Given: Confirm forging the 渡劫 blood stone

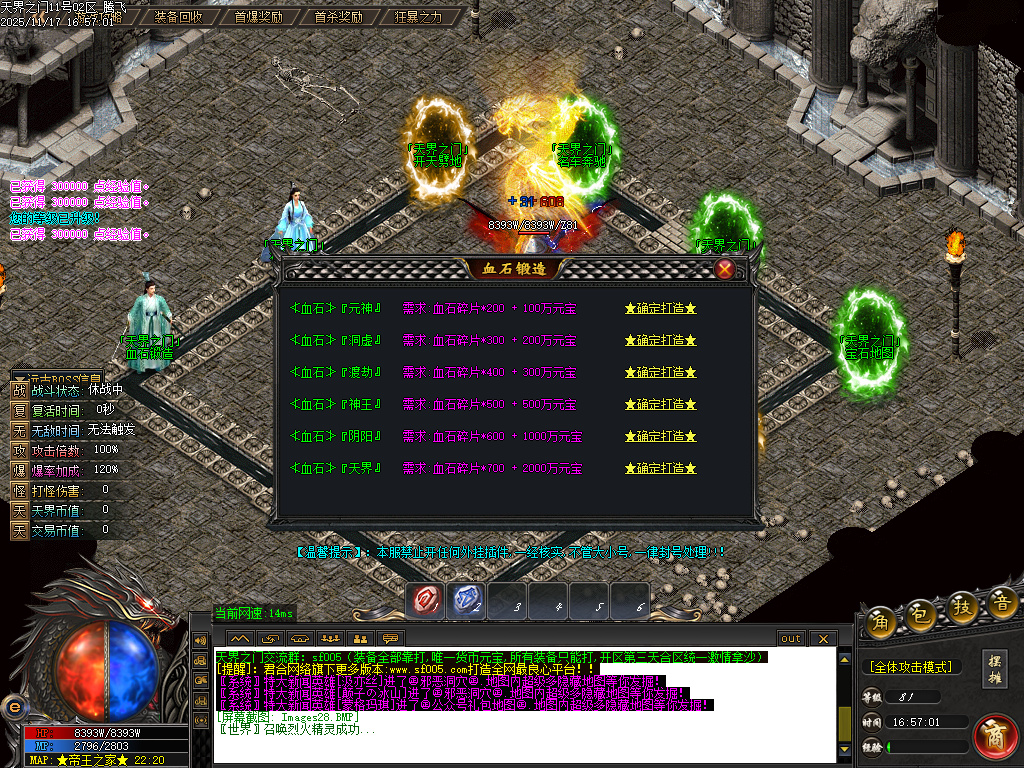Looking at the screenshot, I should (660, 372).
